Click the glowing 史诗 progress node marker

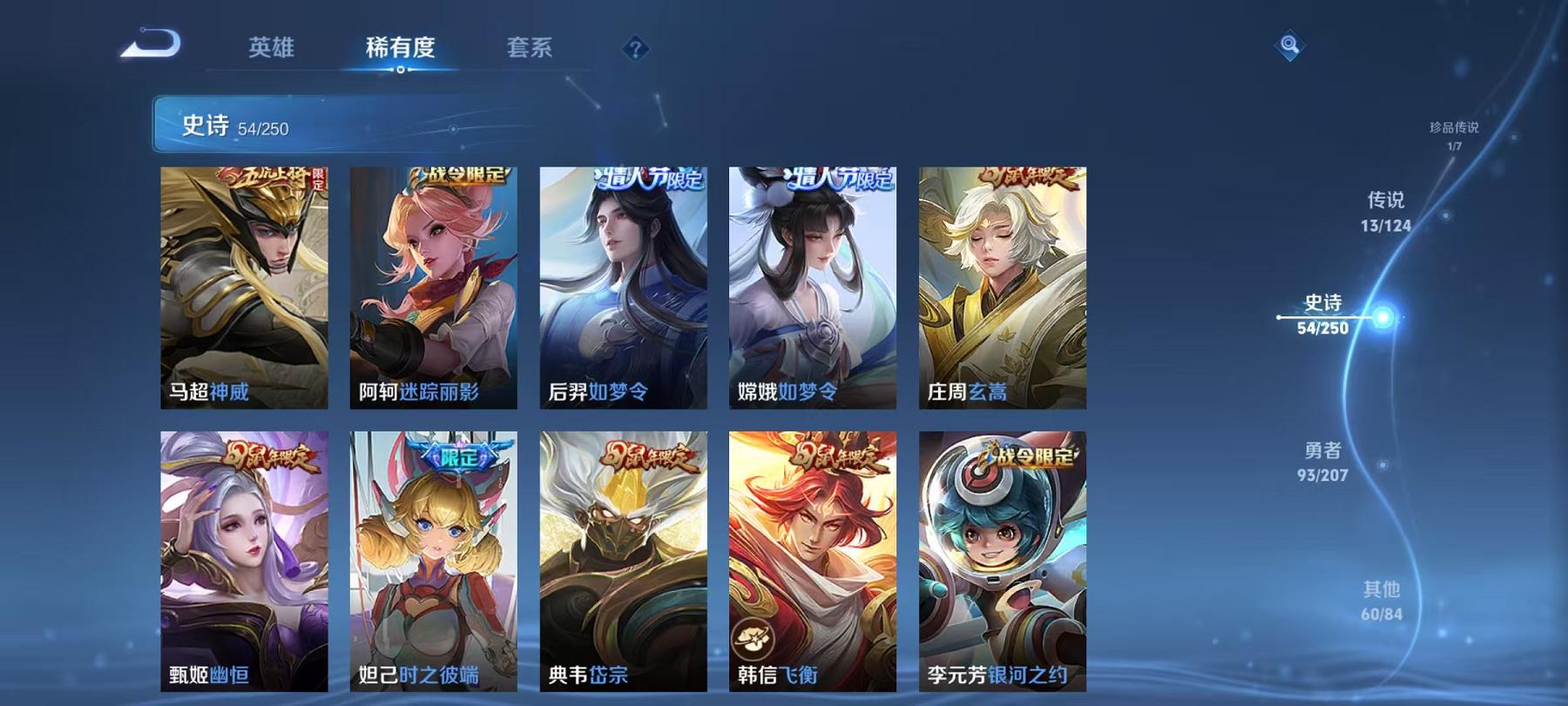[x=1381, y=318]
